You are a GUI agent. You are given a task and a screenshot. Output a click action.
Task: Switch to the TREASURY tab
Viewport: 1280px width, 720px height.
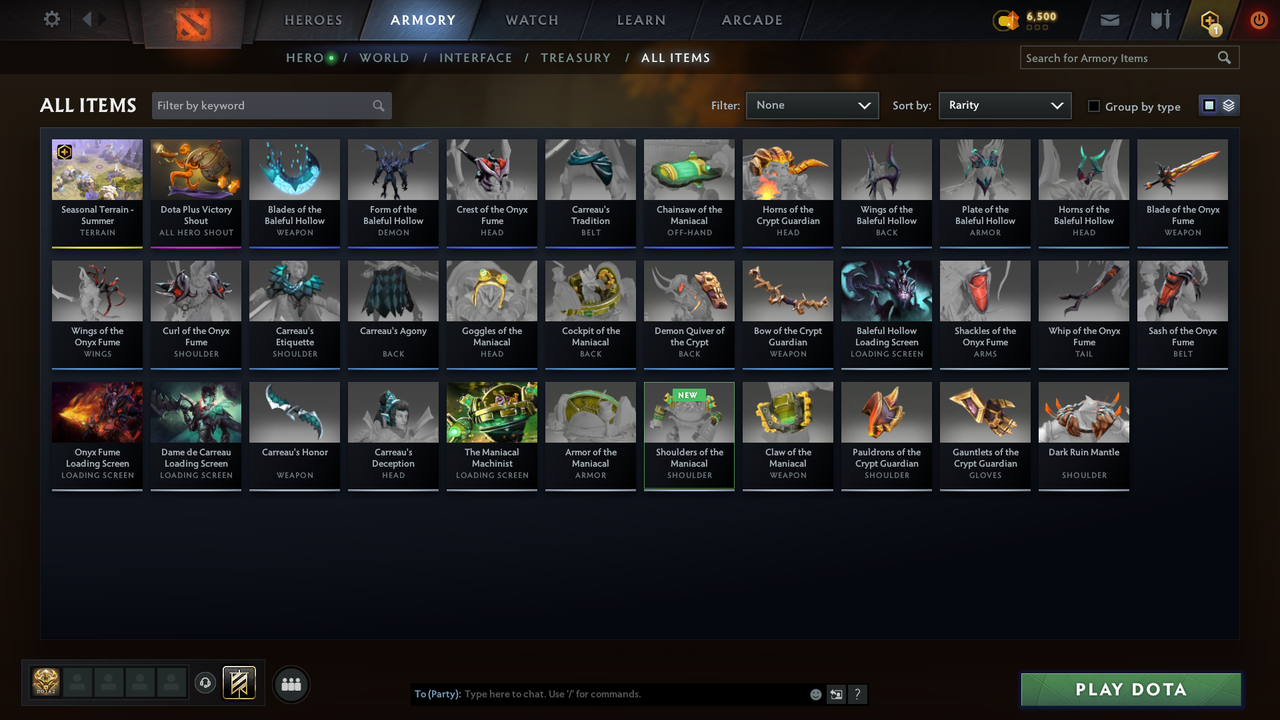[x=575, y=58]
